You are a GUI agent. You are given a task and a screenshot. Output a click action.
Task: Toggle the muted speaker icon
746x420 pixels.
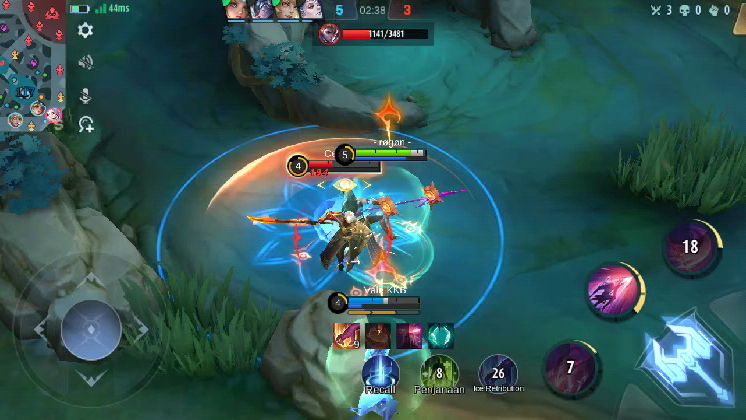pyautogui.click(x=86, y=62)
